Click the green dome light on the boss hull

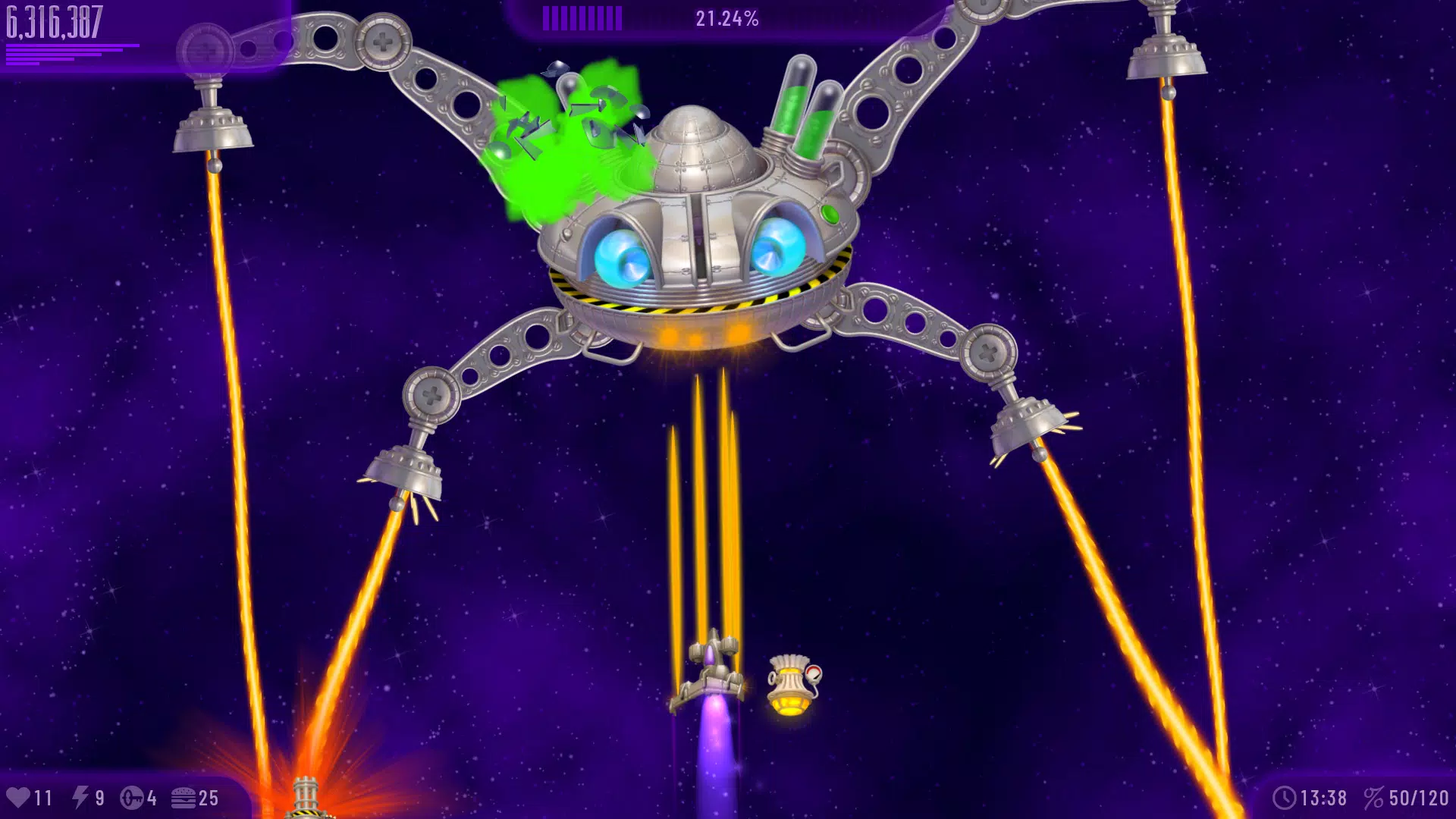click(x=828, y=213)
